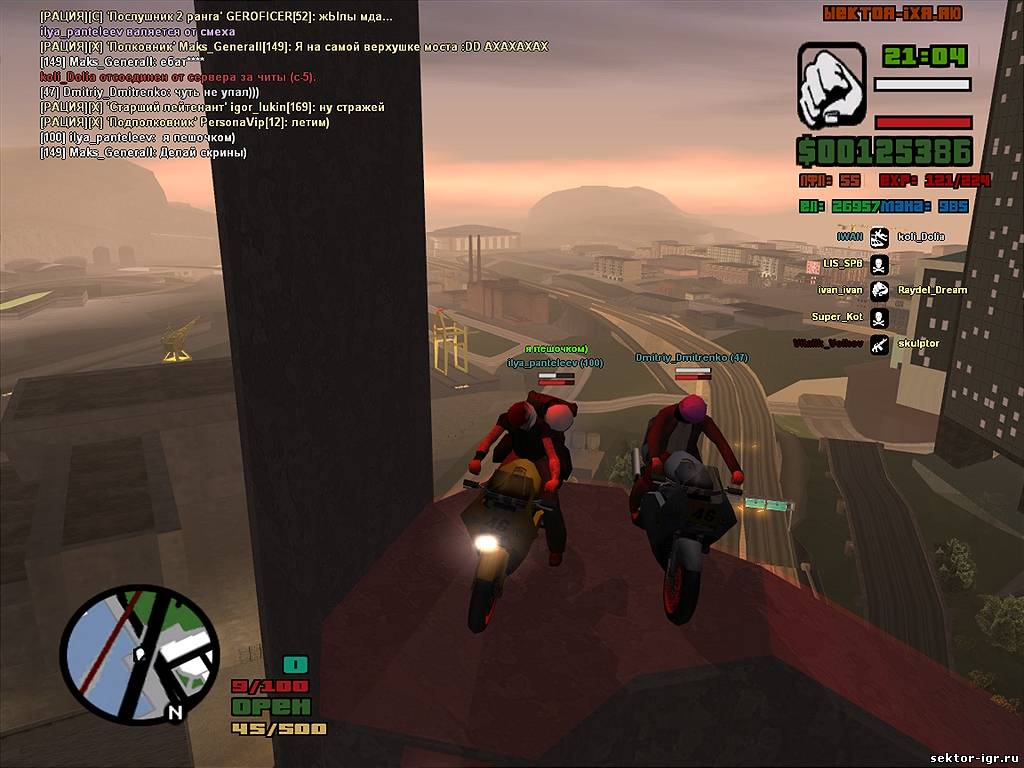Select the run-over kill icon beside koli_Dolia
Screen dimensions: 1024x768
879,237
